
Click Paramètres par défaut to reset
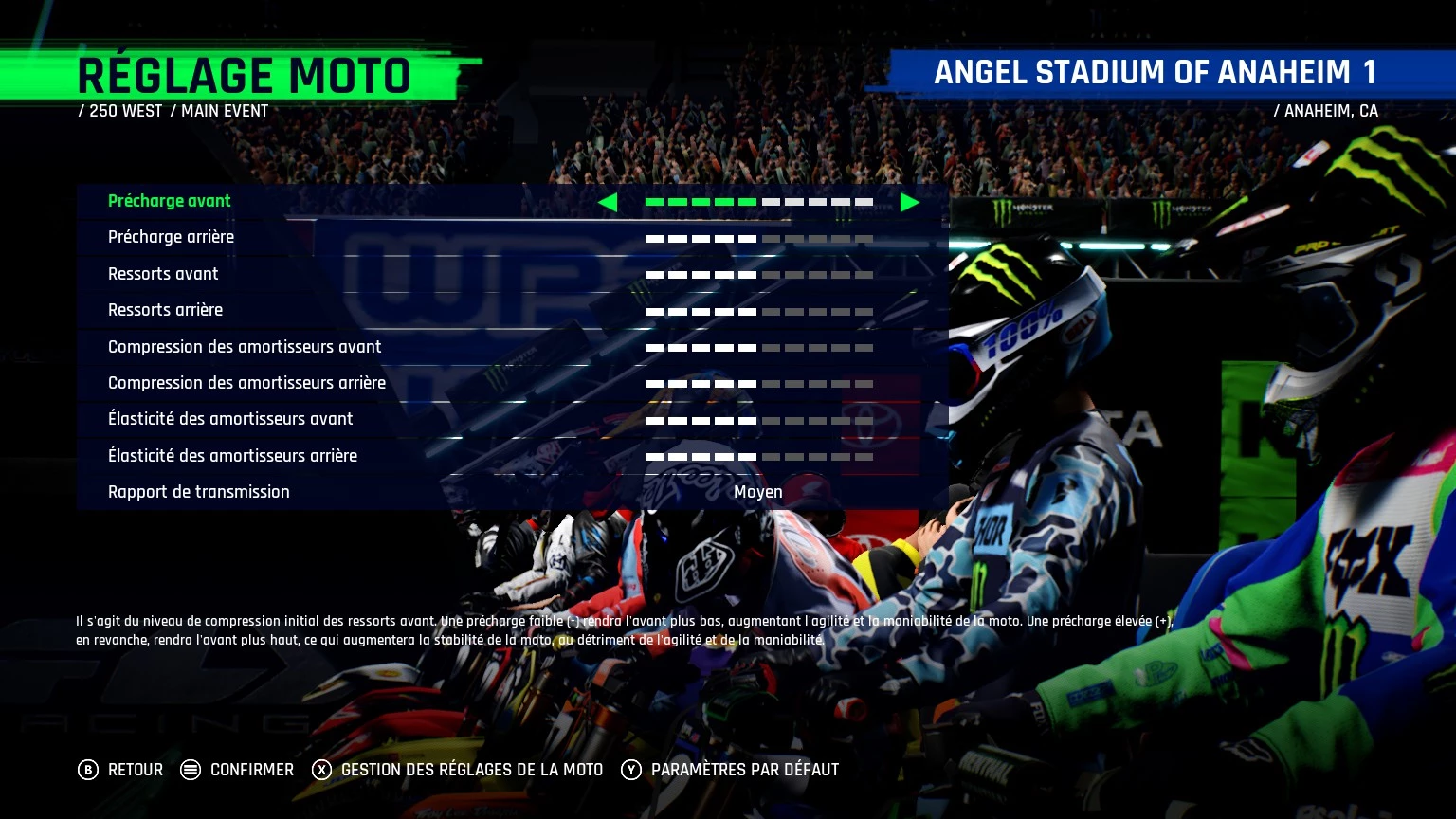[x=744, y=771]
